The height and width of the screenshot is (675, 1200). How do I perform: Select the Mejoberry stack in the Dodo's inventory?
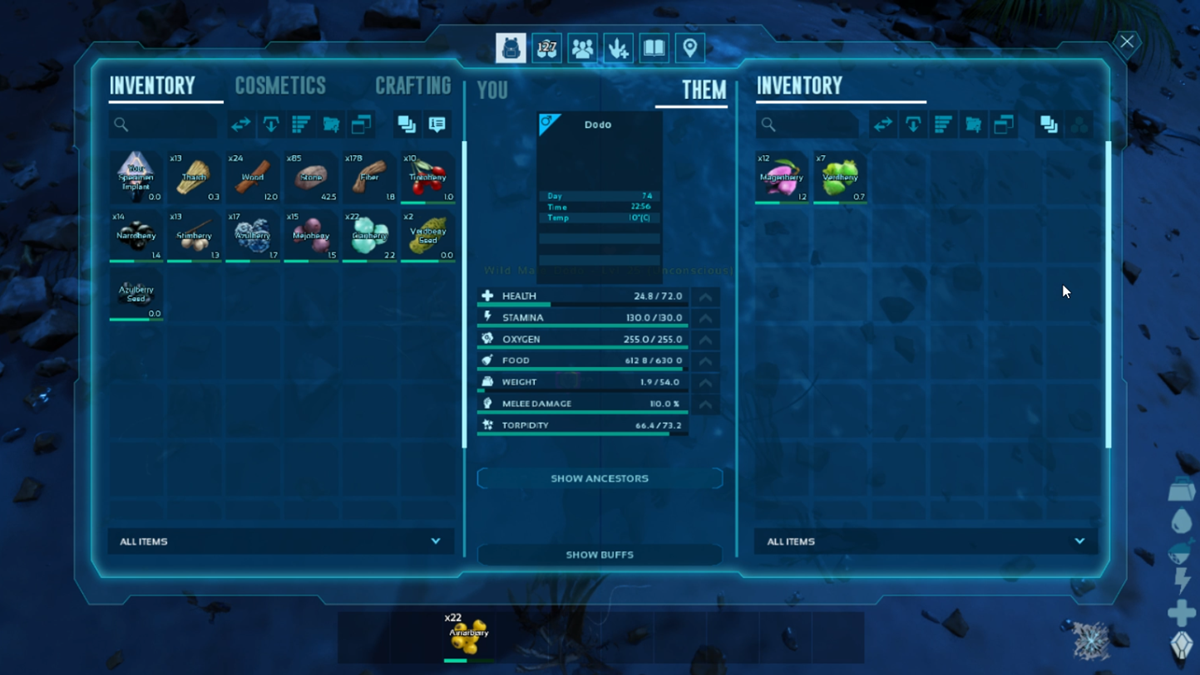click(781, 178)
